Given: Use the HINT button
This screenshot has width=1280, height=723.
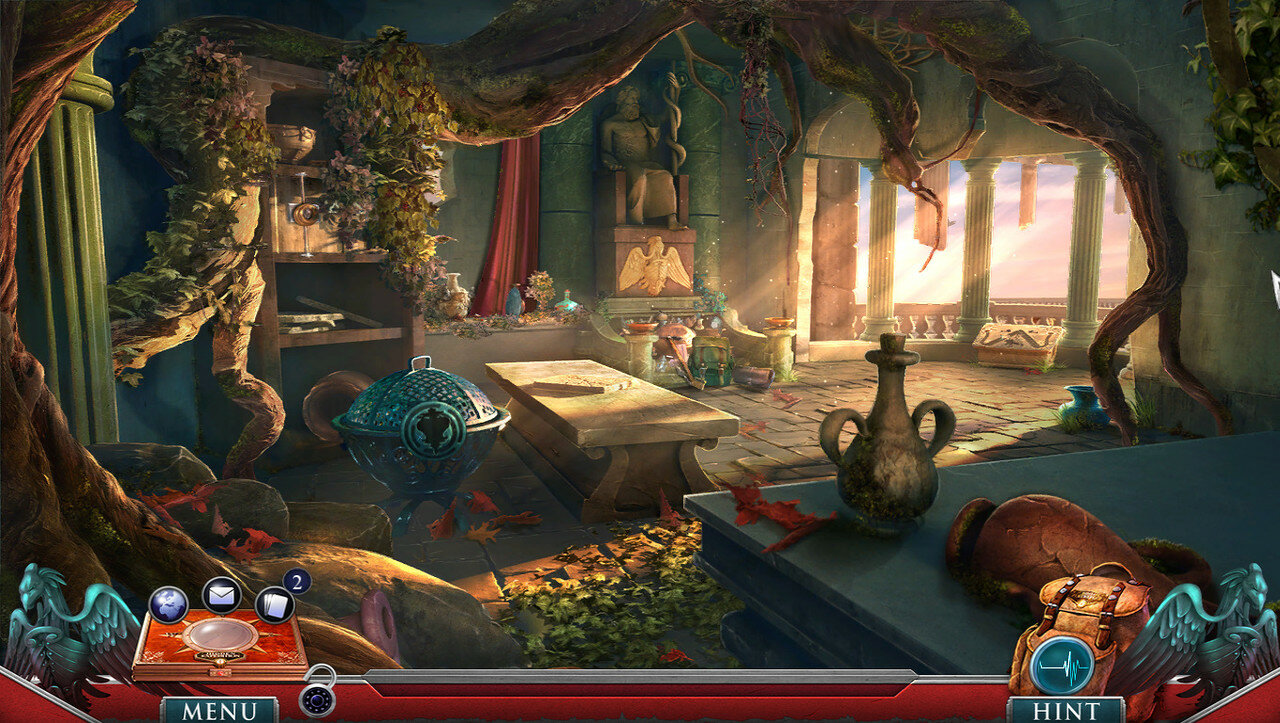Looking at the screenshot, I should coord(1066,710).
